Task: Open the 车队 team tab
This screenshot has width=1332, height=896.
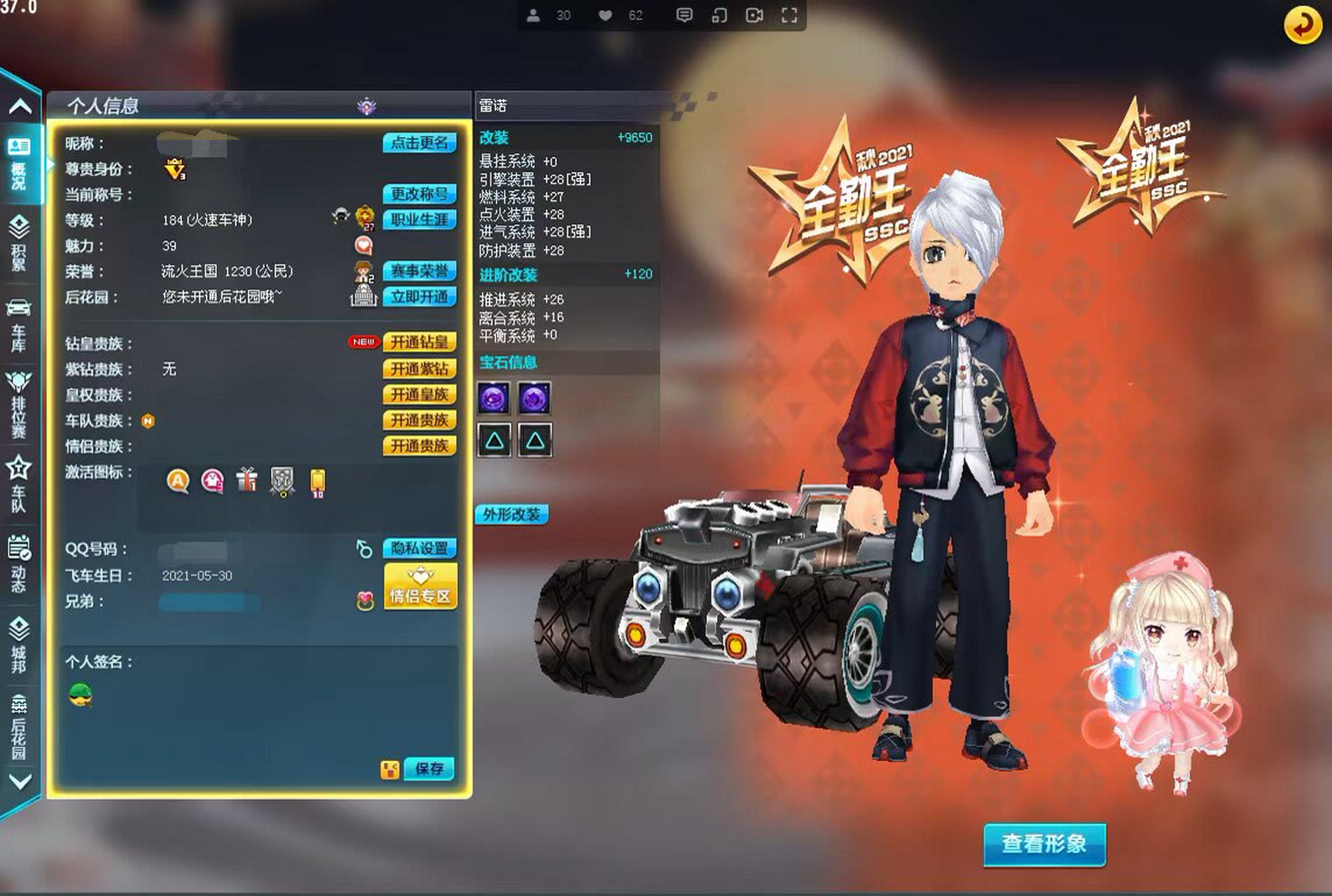Action: (x=19, y=484)
